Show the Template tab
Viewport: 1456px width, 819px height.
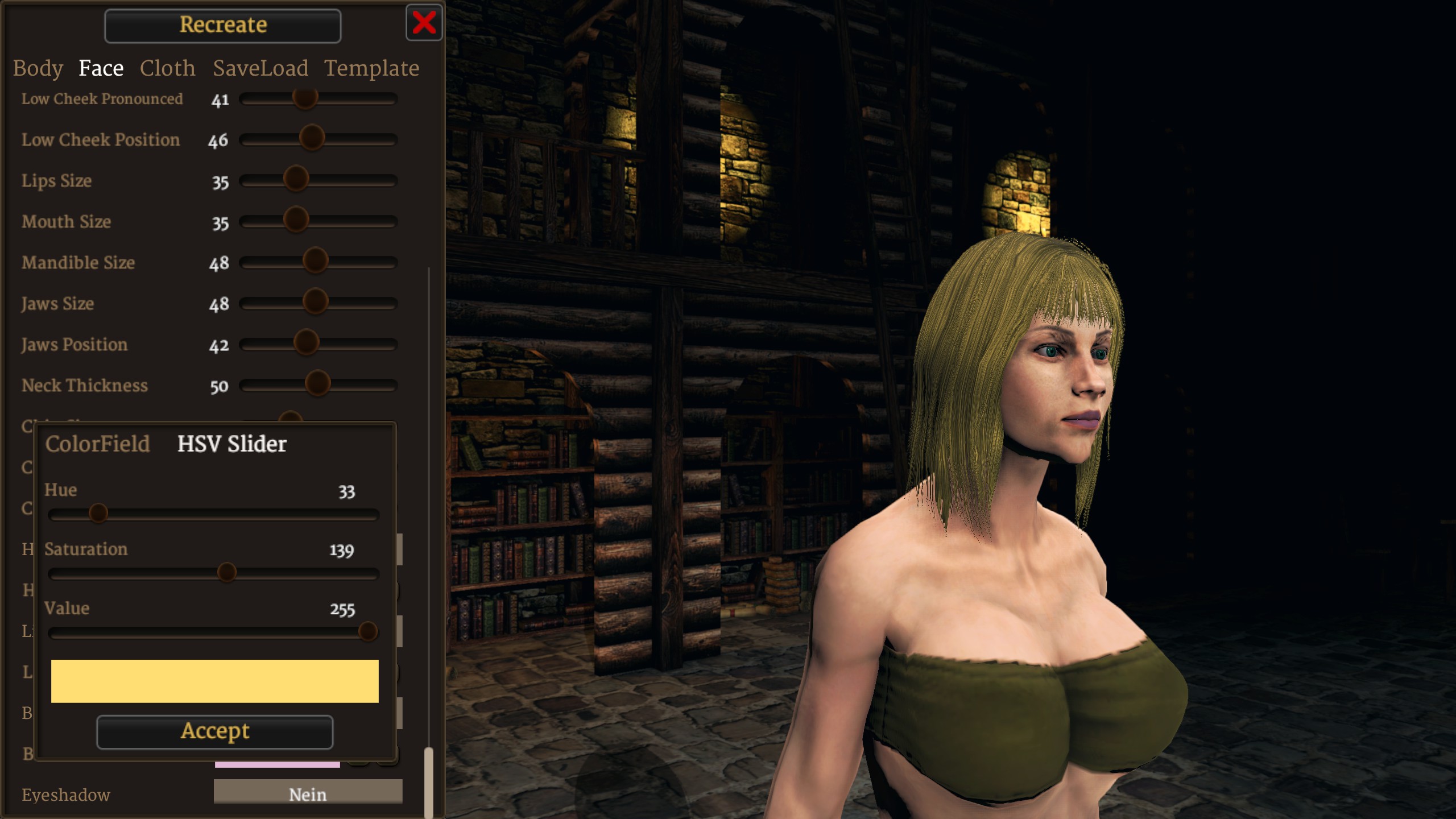[x=371, y=68]
